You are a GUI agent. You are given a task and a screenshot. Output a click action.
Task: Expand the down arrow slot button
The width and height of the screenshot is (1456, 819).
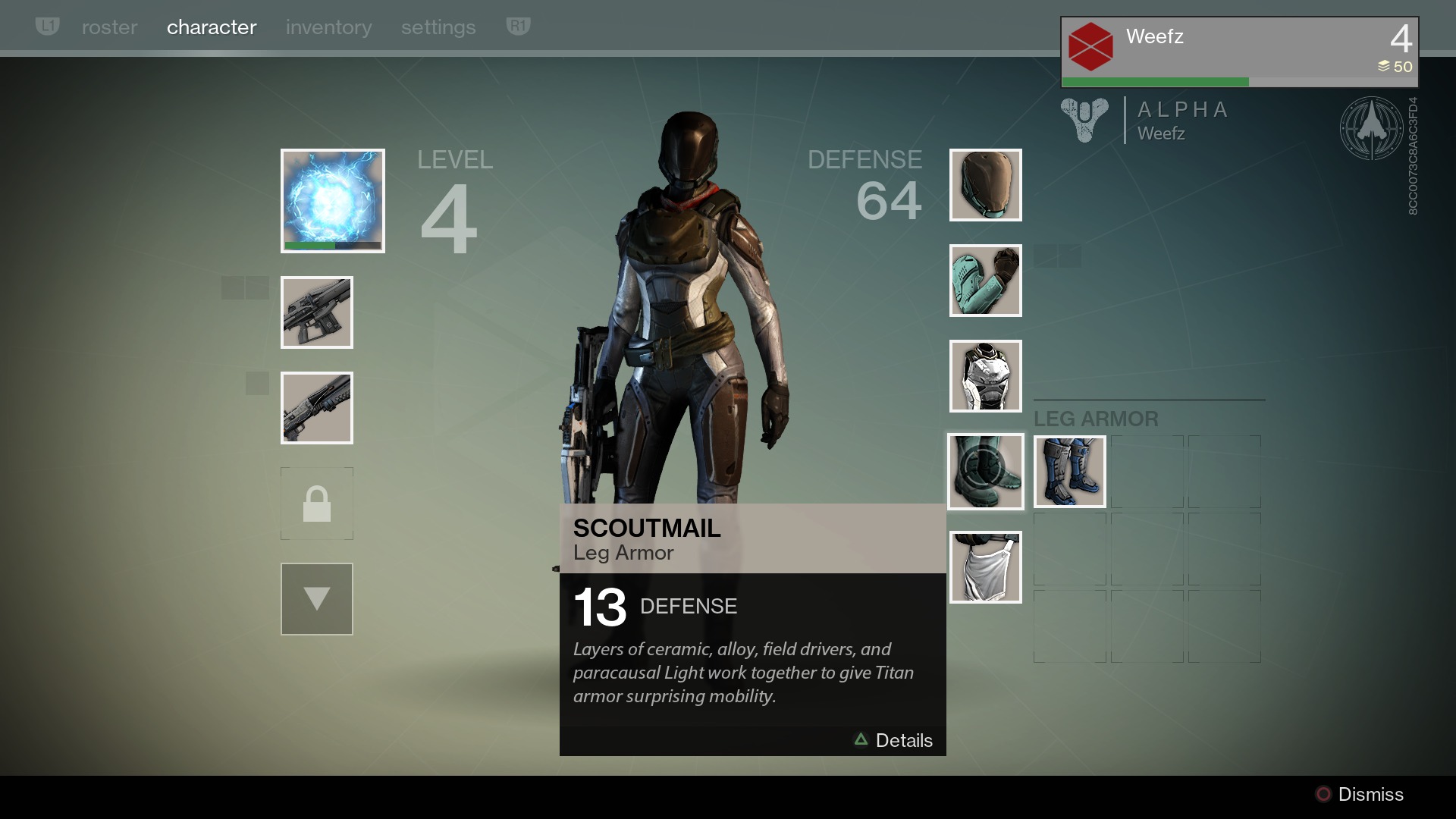(x=317, y=599)
